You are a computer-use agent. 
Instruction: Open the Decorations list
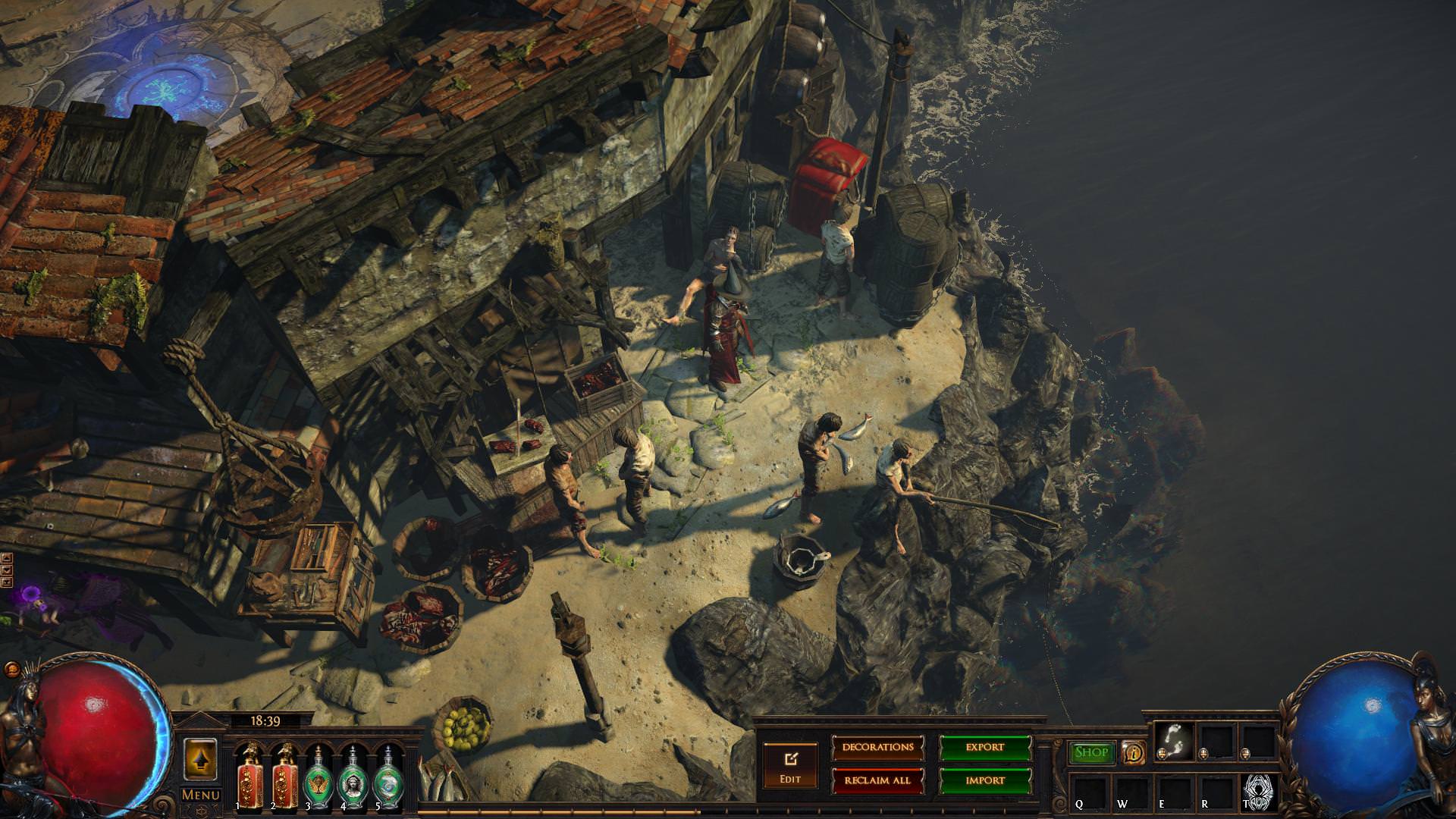pos(878,748)
